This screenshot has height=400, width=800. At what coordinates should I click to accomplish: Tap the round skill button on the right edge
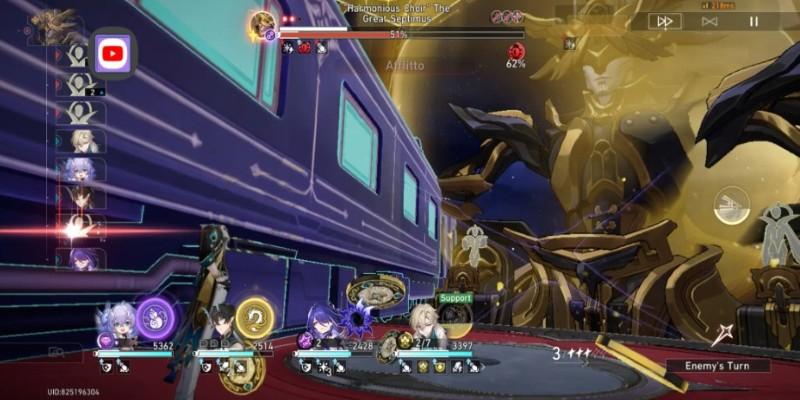(733, 207)
